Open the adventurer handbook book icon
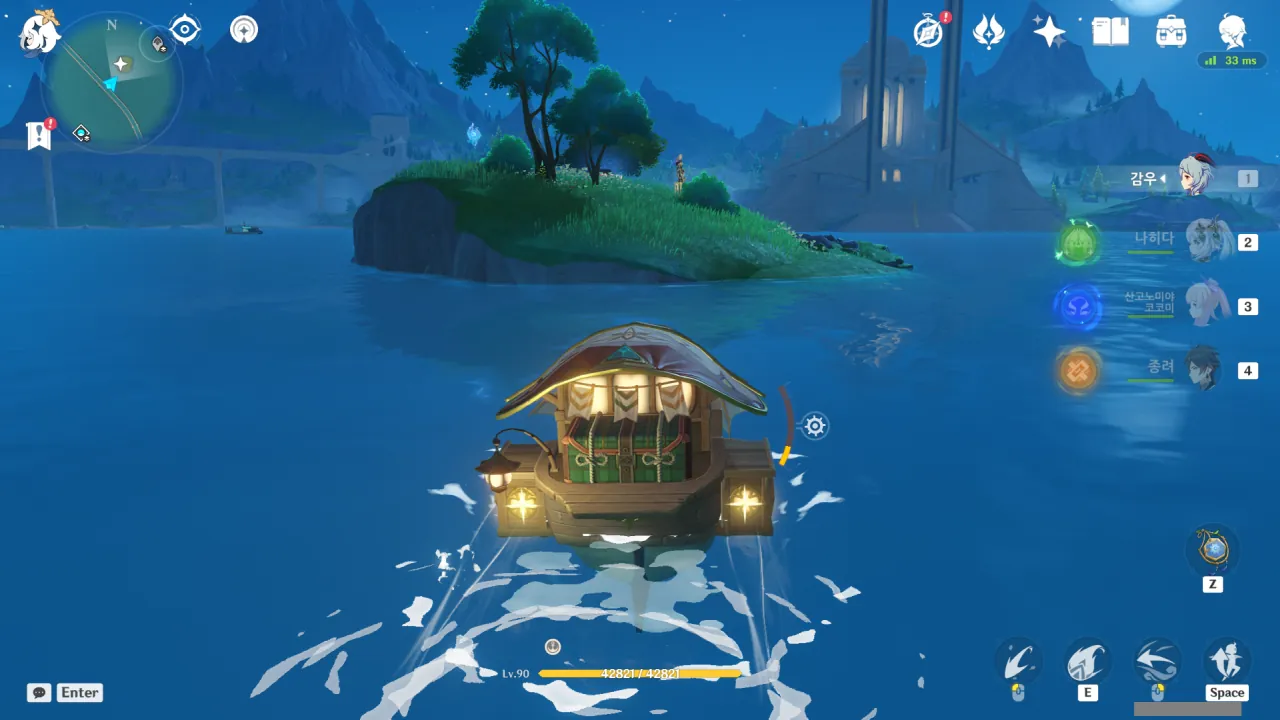1280x720 pixels. tap(1110, 32)
